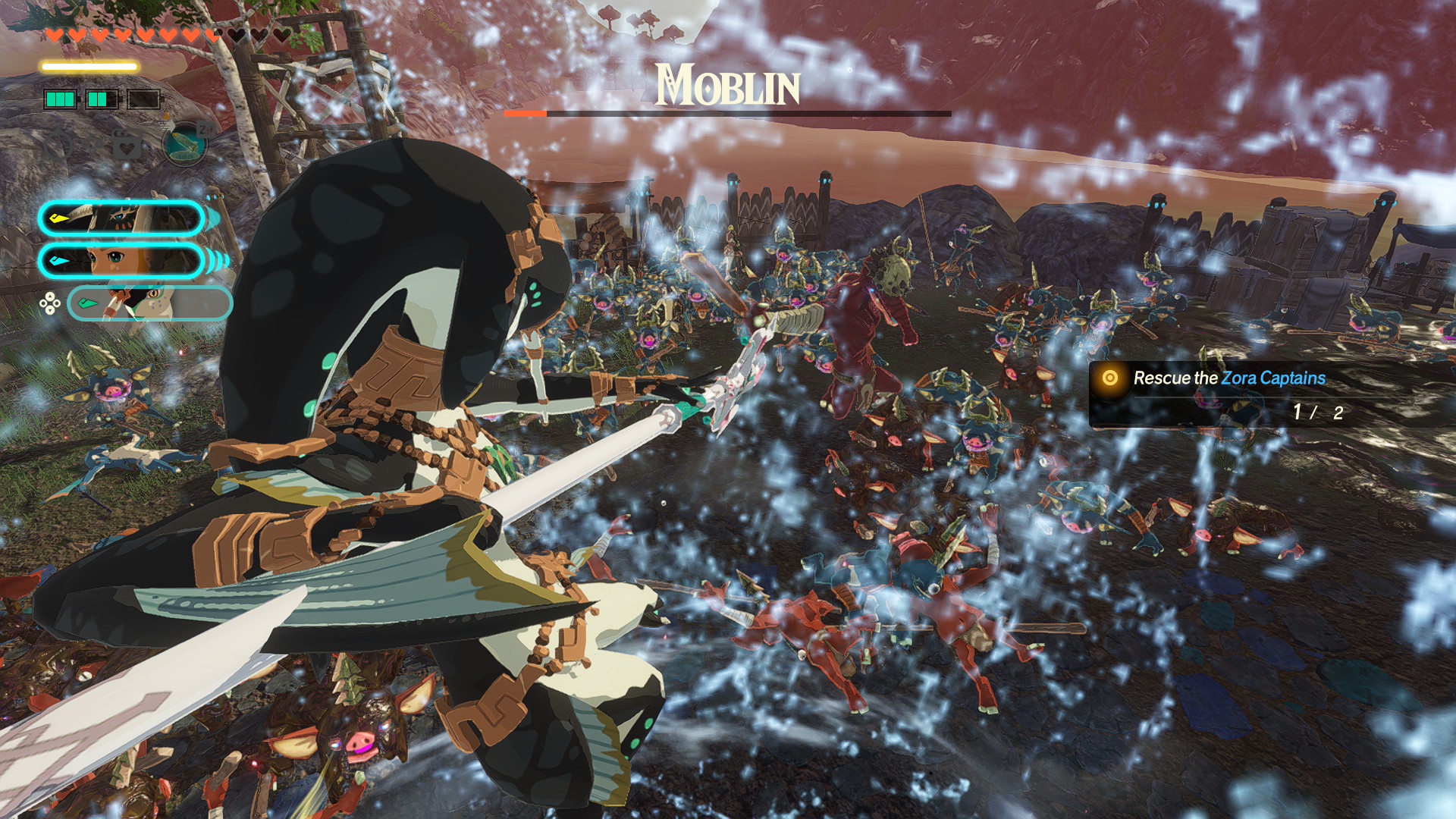Screen dimensions: 1456x819
Task: Use the greyed-out heart recovery item icon
Action: (127, 143)
